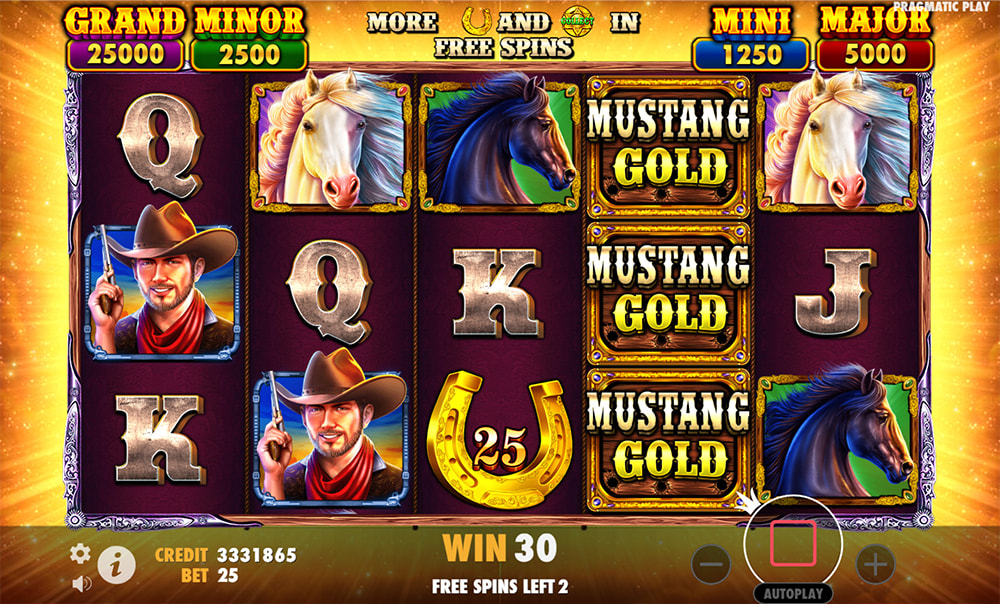Decrease the bet with the minus button
This screenshot has height=604, width=1000.
711,565
